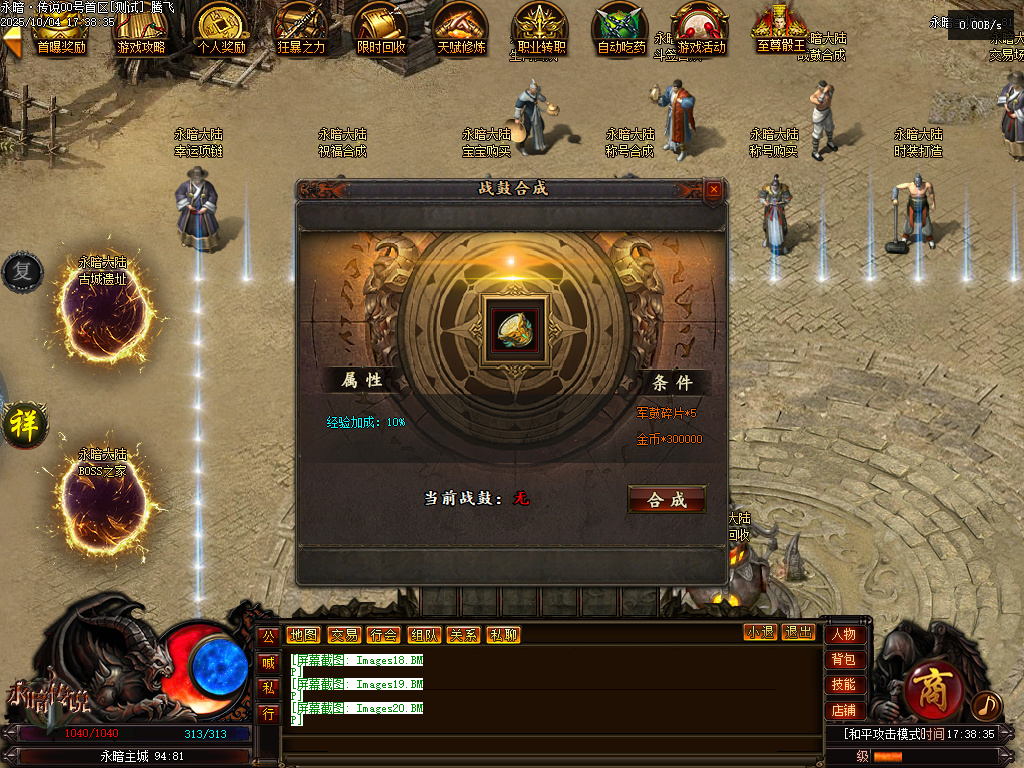This screenshot has width=1024, height=768.
Task: Open the 天赋修炼 talent training
Action: click(x=461, y=28)
